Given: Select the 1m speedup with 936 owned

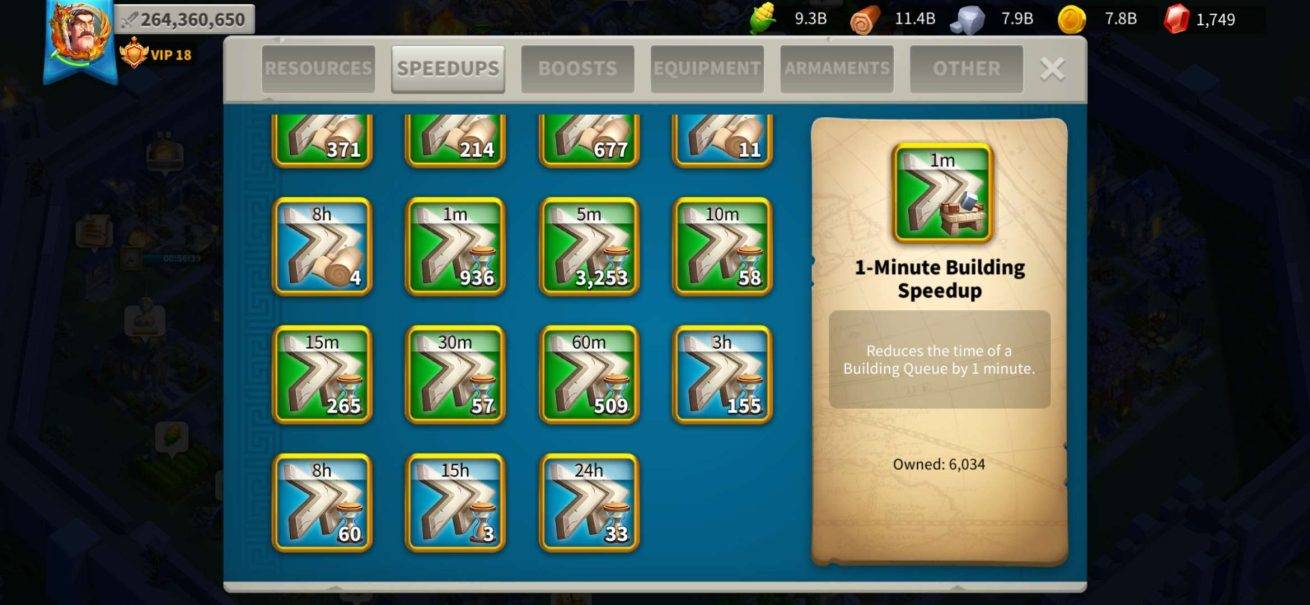Looking at the screenshot, I should [455, 246].
